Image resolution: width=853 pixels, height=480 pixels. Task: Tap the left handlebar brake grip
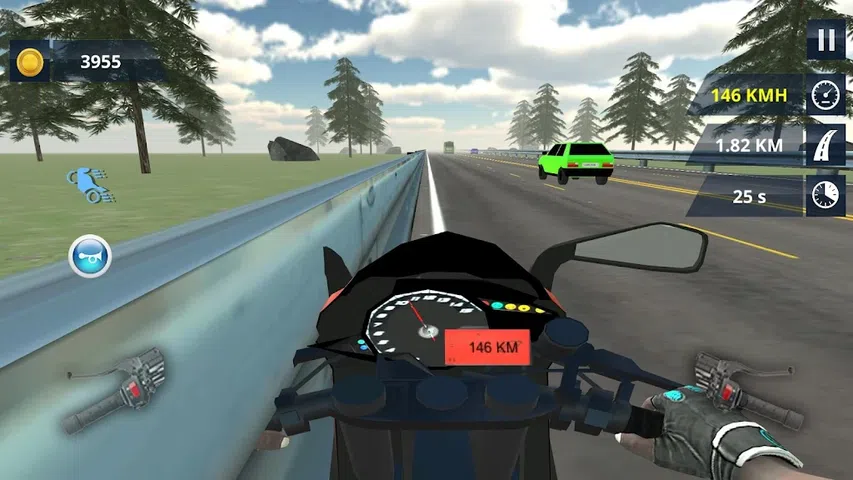pyautogui.click(x=114, y=390)
